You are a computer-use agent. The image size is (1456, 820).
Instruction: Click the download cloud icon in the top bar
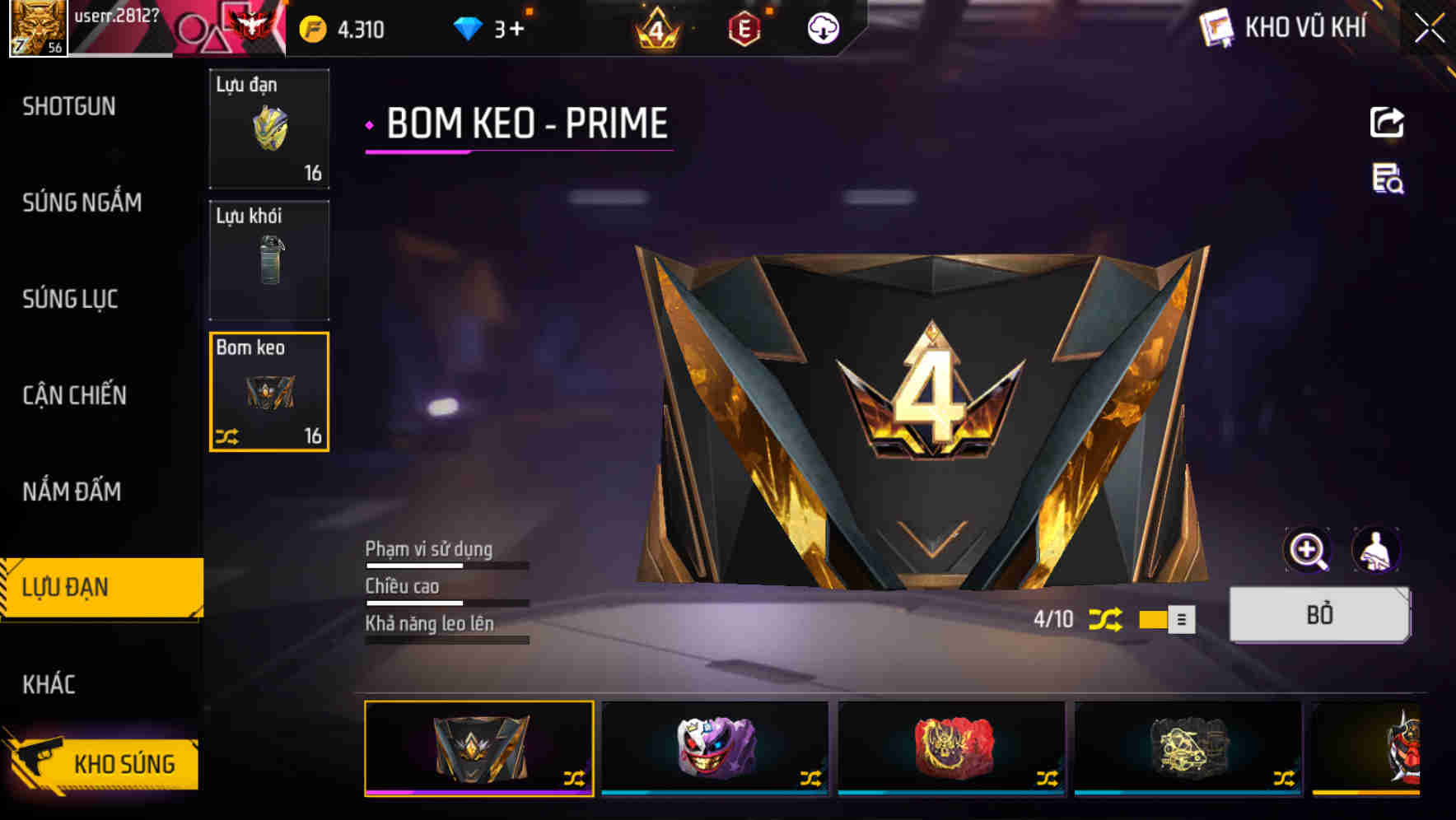coord(823,28)
